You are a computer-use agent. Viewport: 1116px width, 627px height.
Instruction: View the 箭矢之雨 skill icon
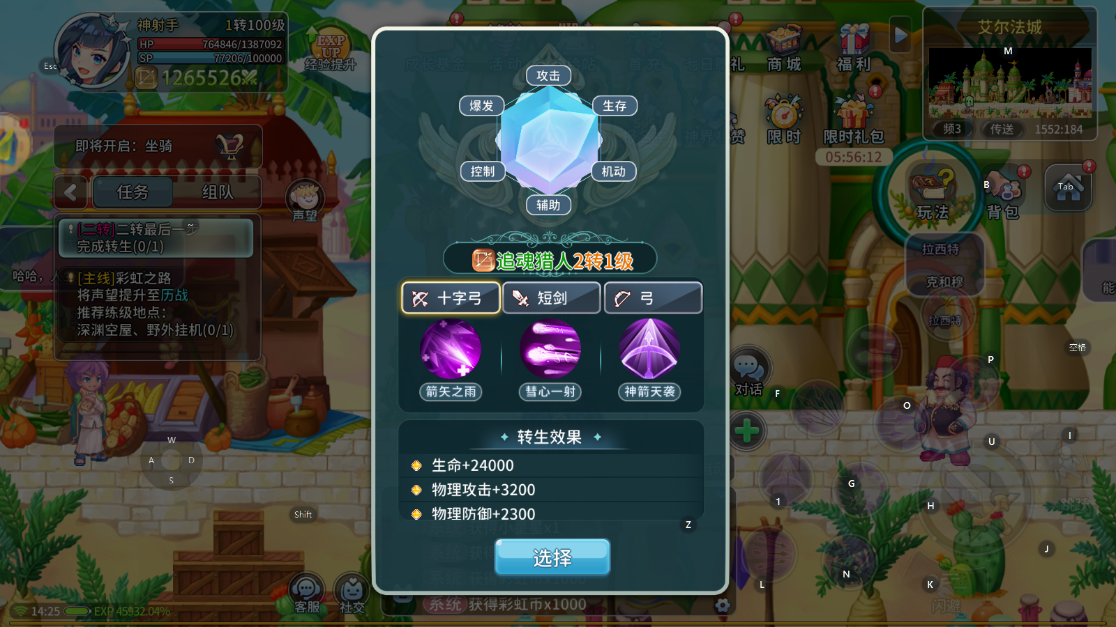(451, 350)
